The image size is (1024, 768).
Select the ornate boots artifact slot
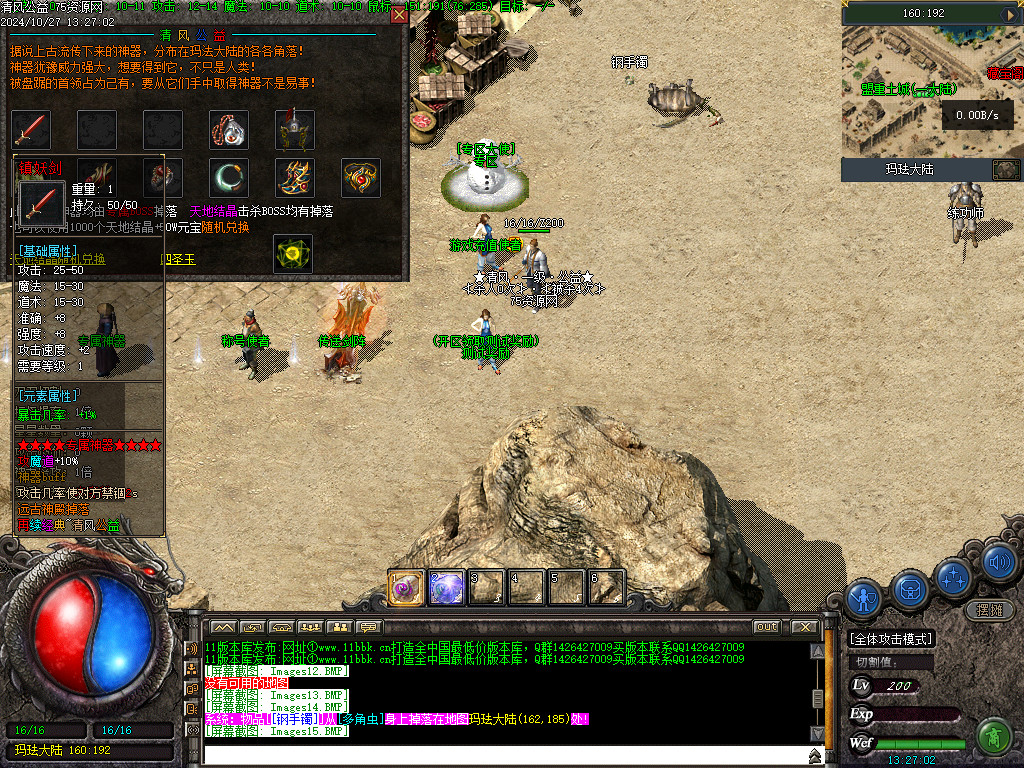point(294,178)
